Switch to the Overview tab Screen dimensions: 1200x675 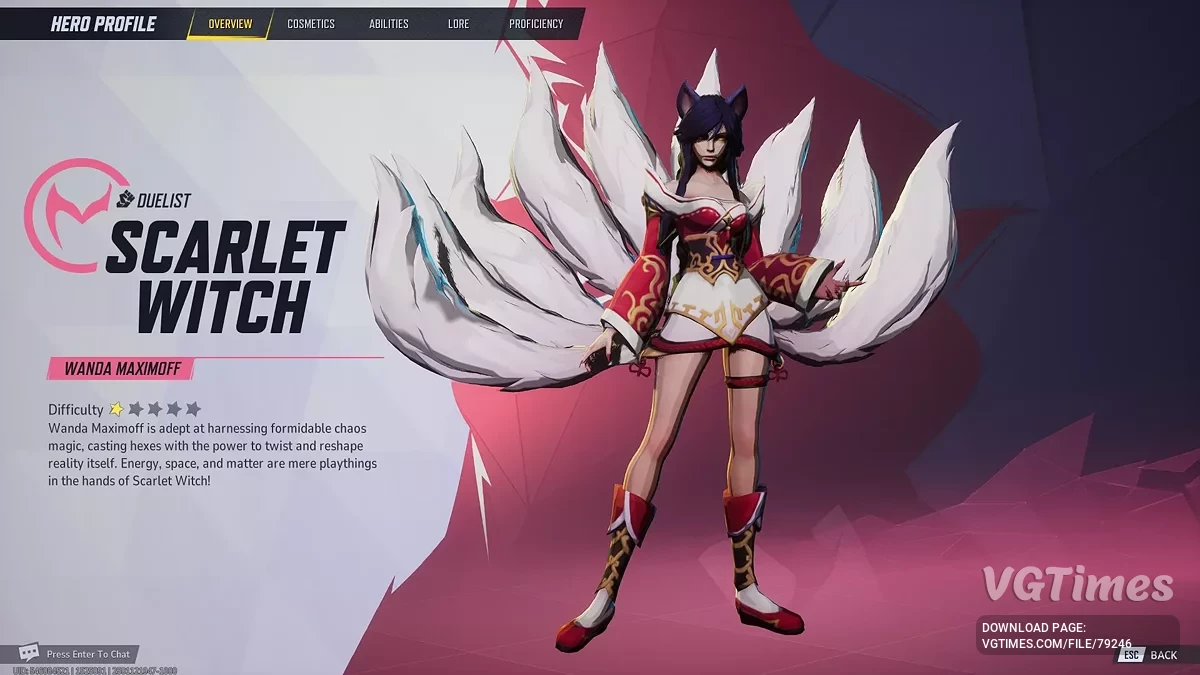click(x=230, y=24)
